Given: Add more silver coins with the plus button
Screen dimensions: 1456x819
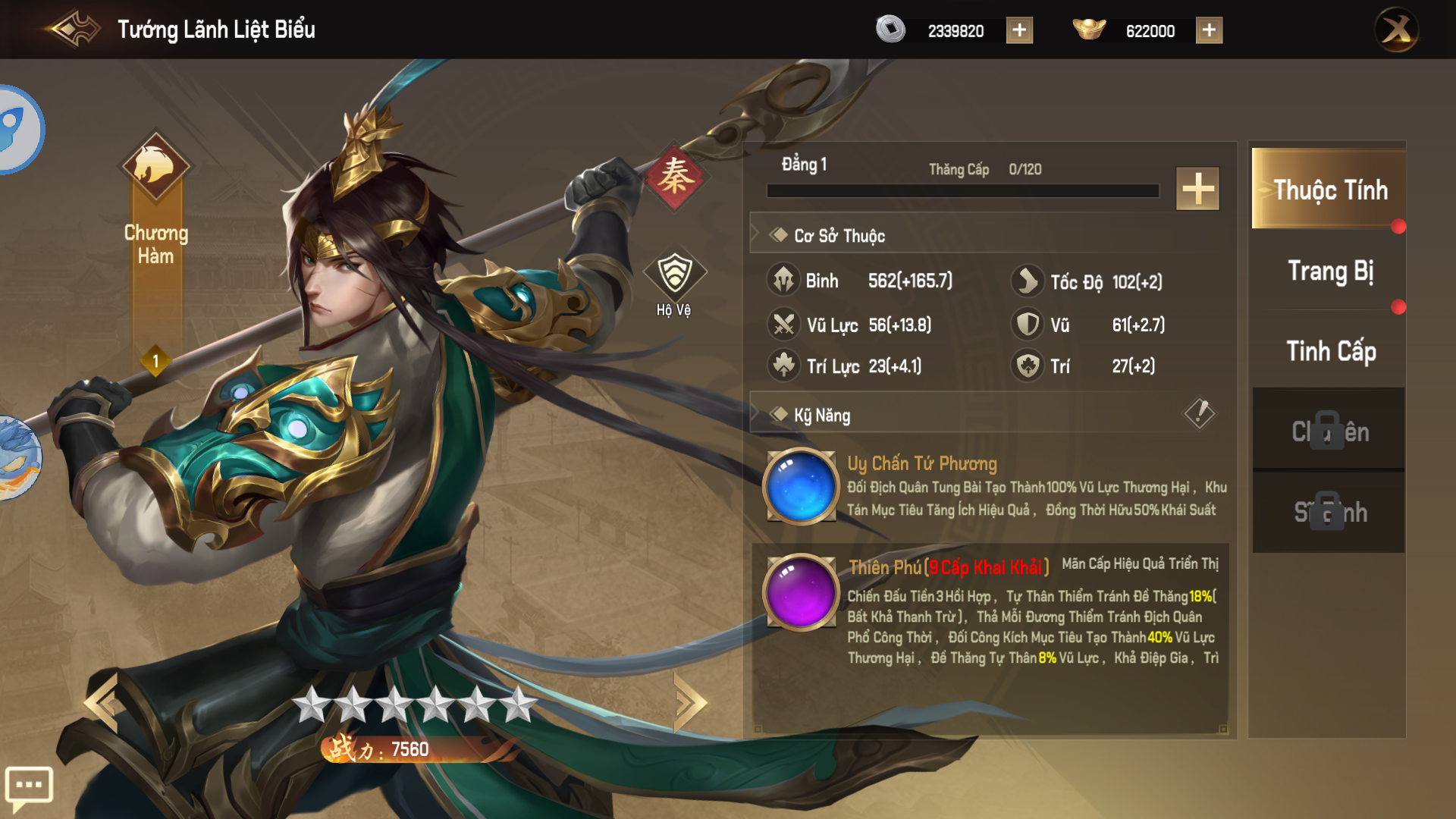Looking at the screenshot, I should point(1019,30).
